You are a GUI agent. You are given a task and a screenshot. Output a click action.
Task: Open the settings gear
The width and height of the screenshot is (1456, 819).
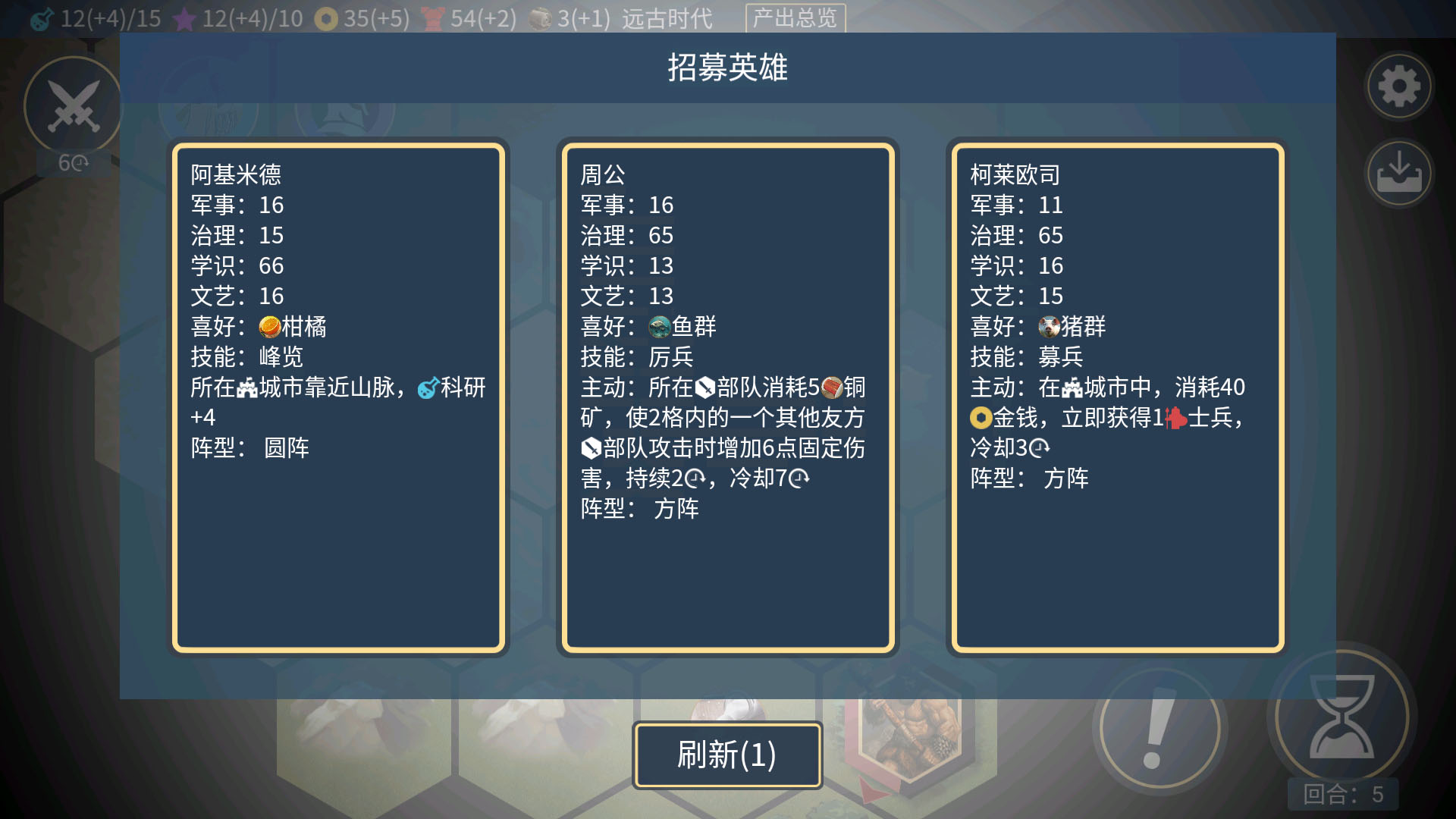pyautogui.click(x=1398, y=87)
